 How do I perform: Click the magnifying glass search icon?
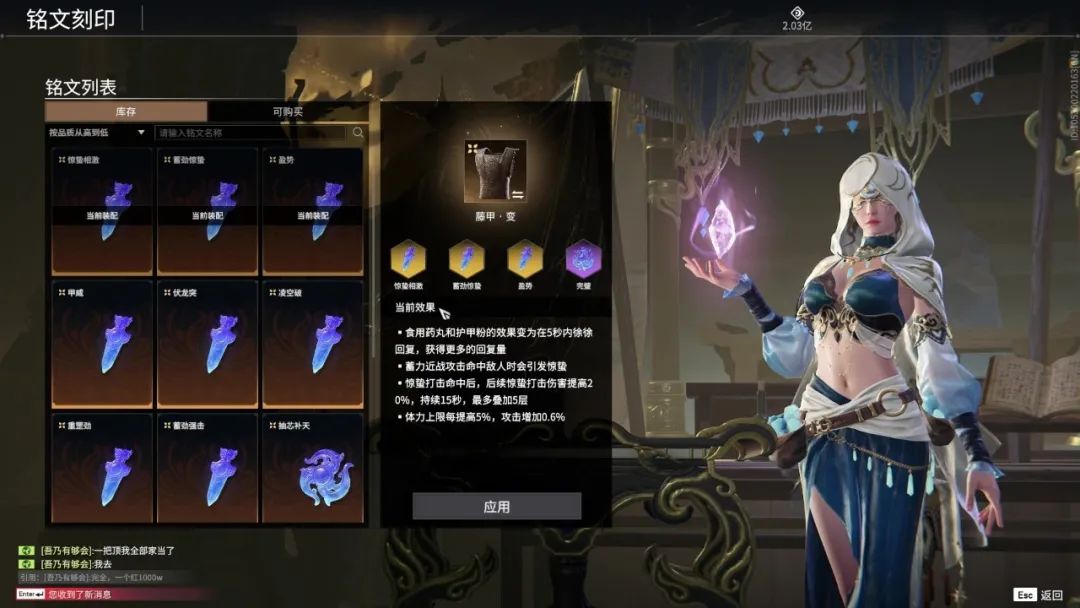tap(358, 132)
